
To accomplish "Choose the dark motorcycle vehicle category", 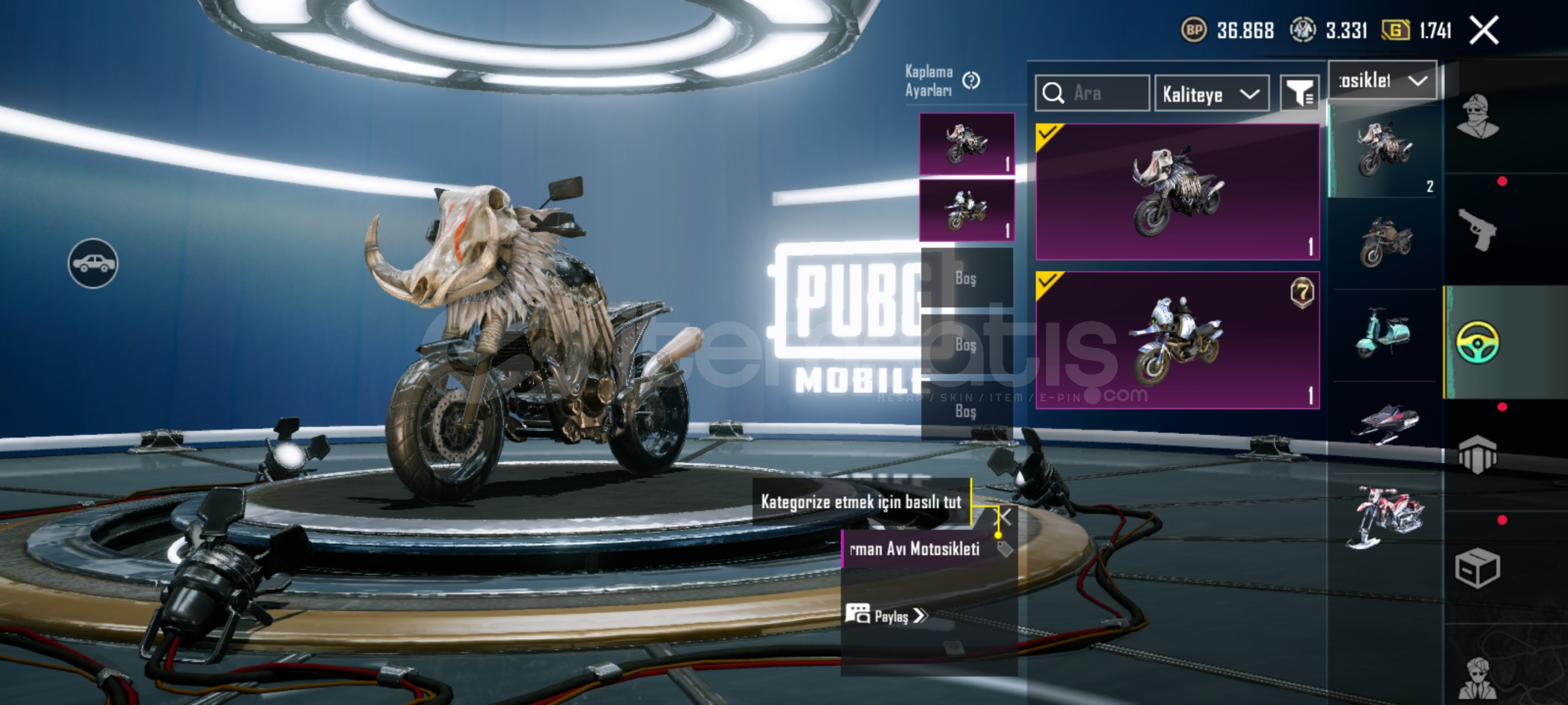I will (x=1384, y=242).
